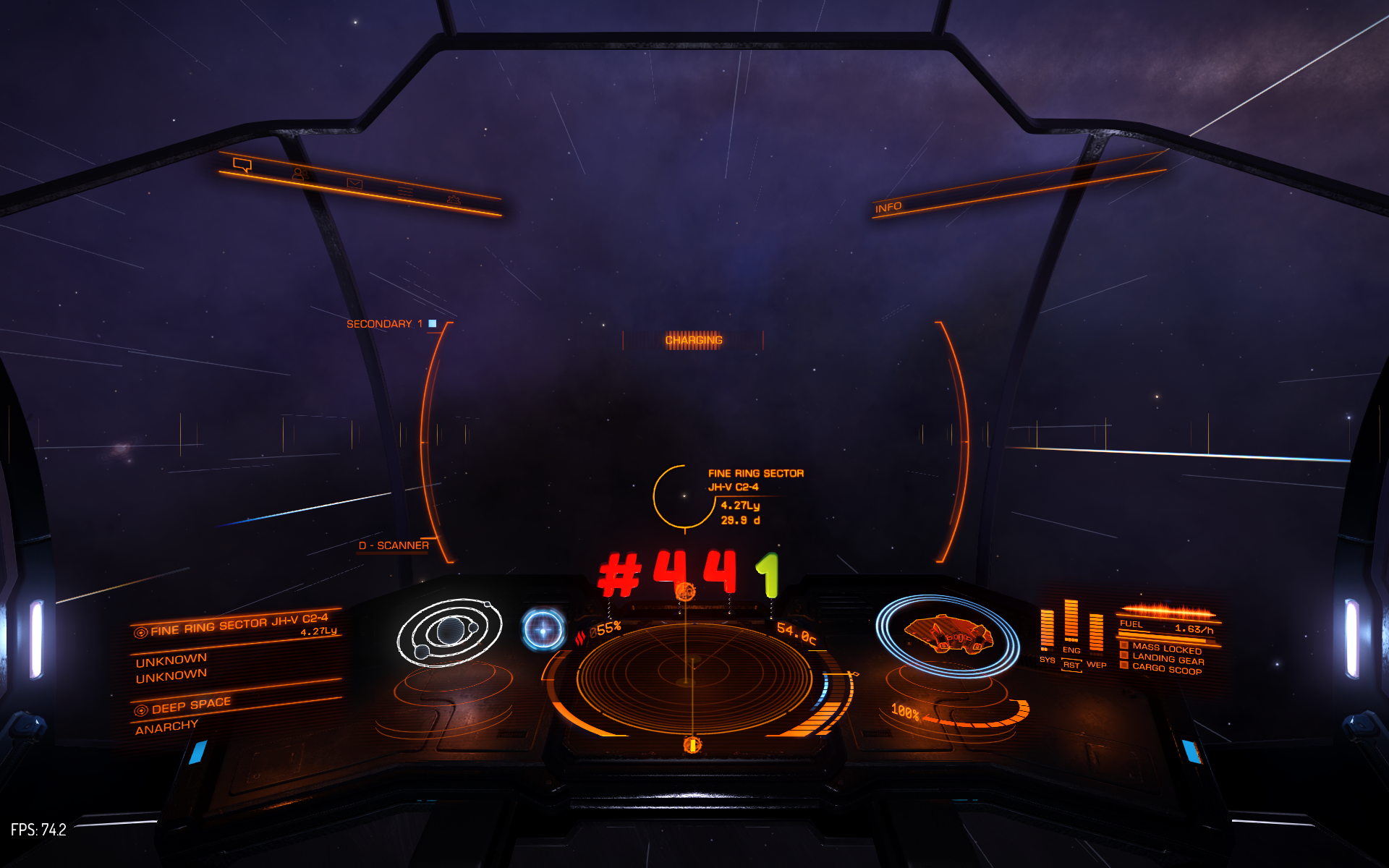Reset power distribution with RST
The height and width of the screenshot is (868, 1389).
coord(1071,665)
